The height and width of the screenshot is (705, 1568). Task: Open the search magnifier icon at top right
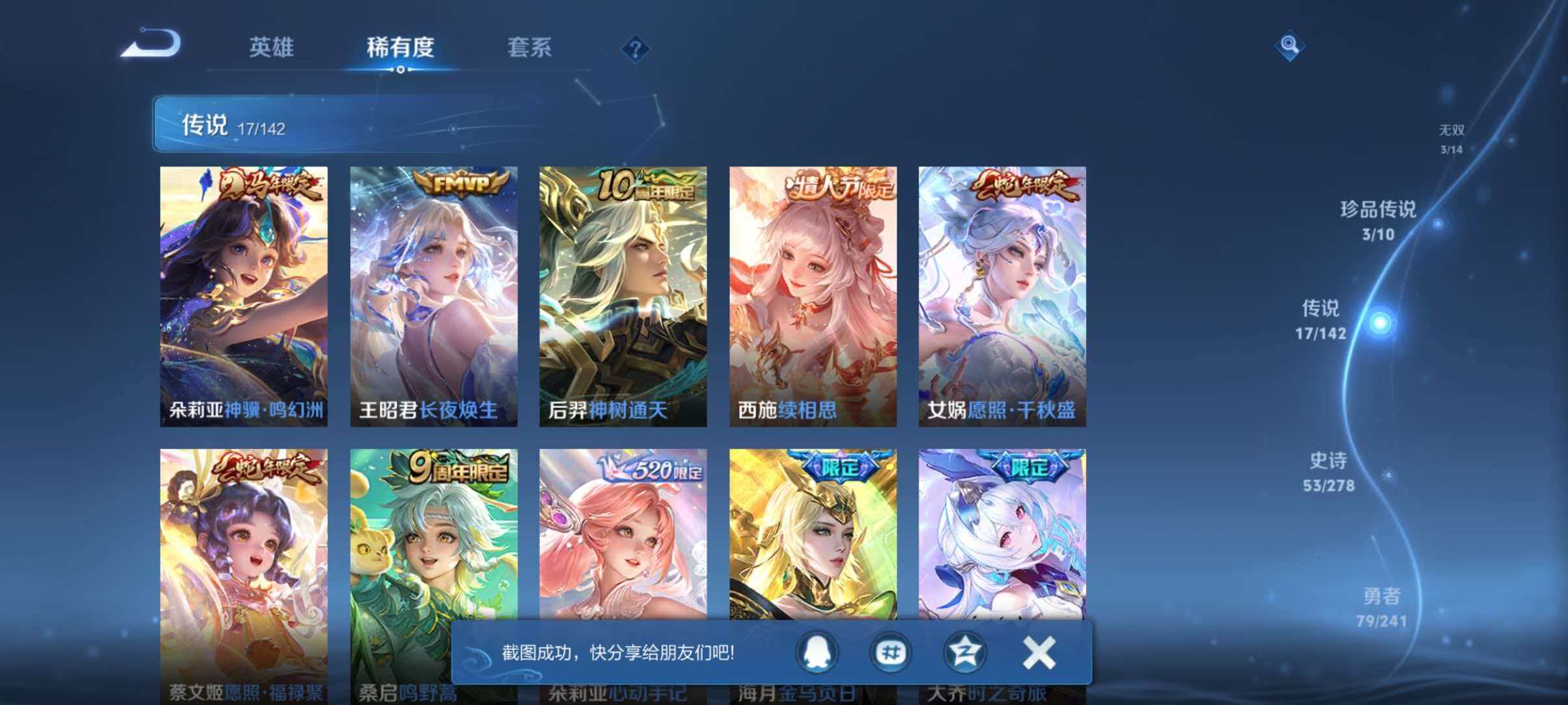[x=1290, y=46]
